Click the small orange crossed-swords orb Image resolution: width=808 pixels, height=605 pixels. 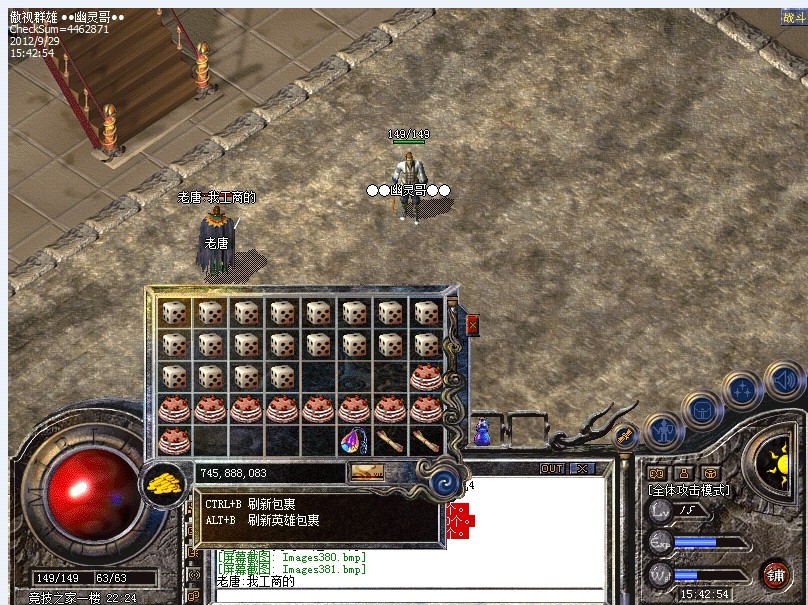point(626,436)
